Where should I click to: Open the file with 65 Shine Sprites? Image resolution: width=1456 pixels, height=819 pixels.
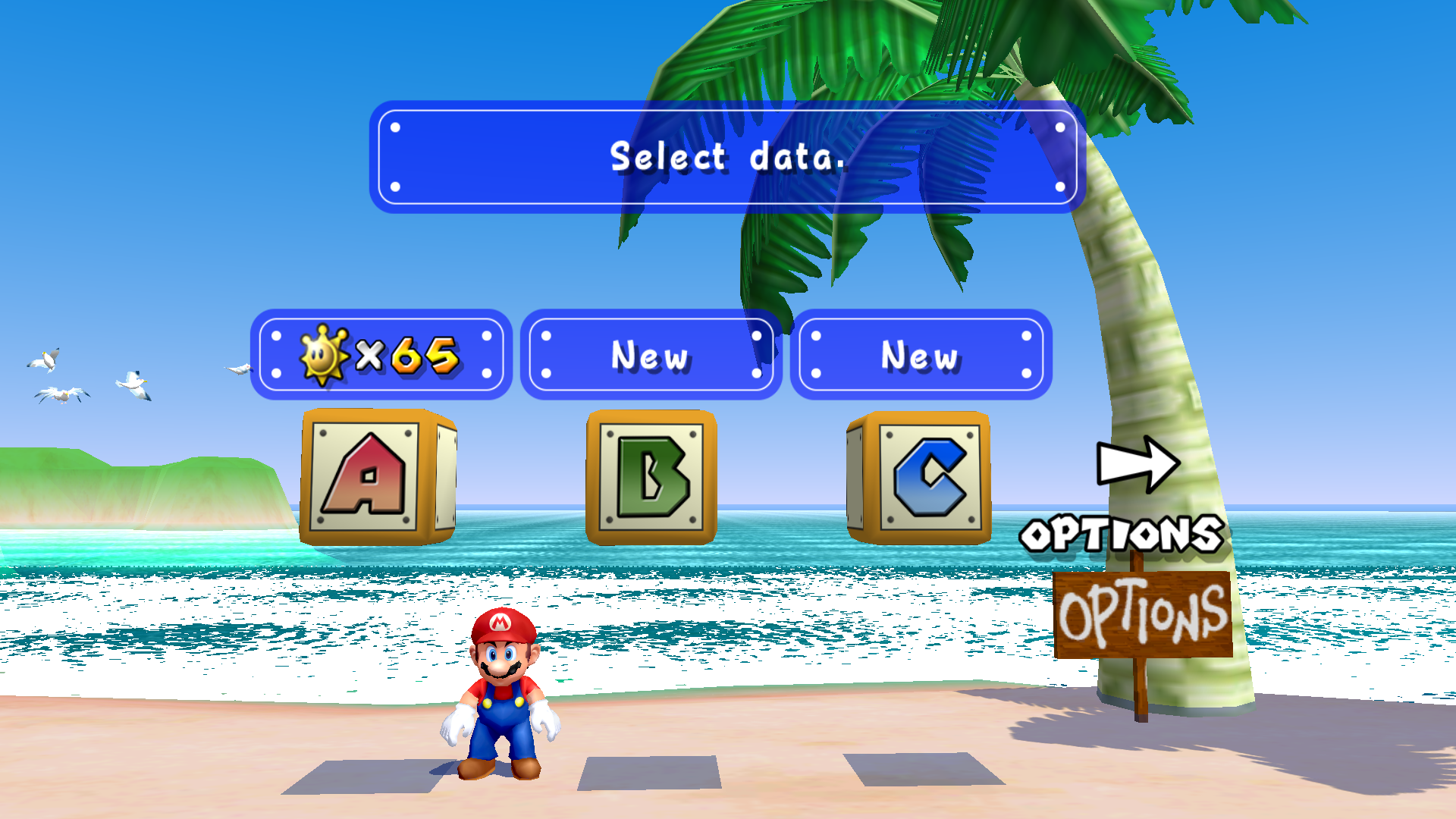381,354
